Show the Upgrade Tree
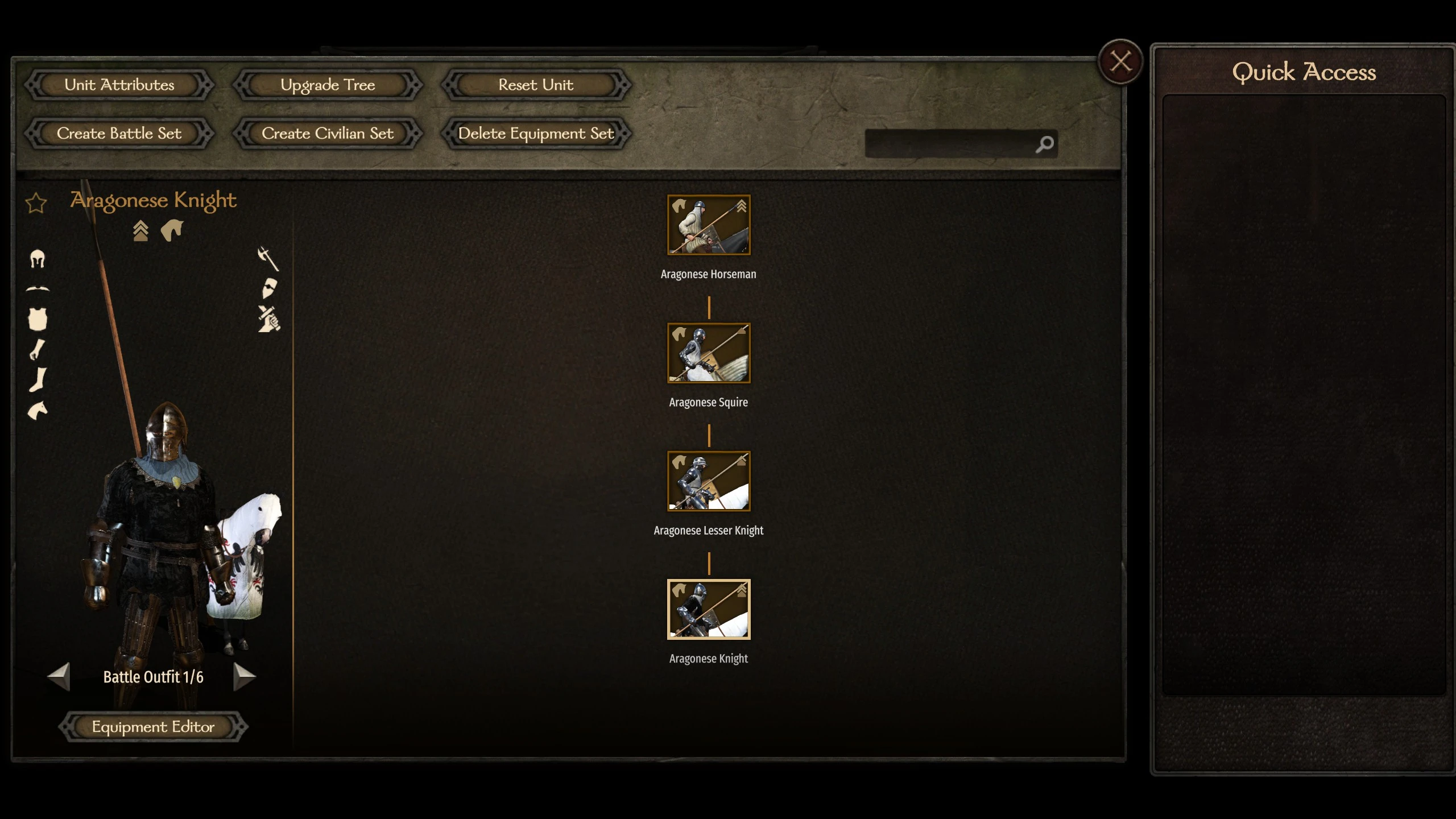This screenshot has width=1456, height=819. [328, 85]
